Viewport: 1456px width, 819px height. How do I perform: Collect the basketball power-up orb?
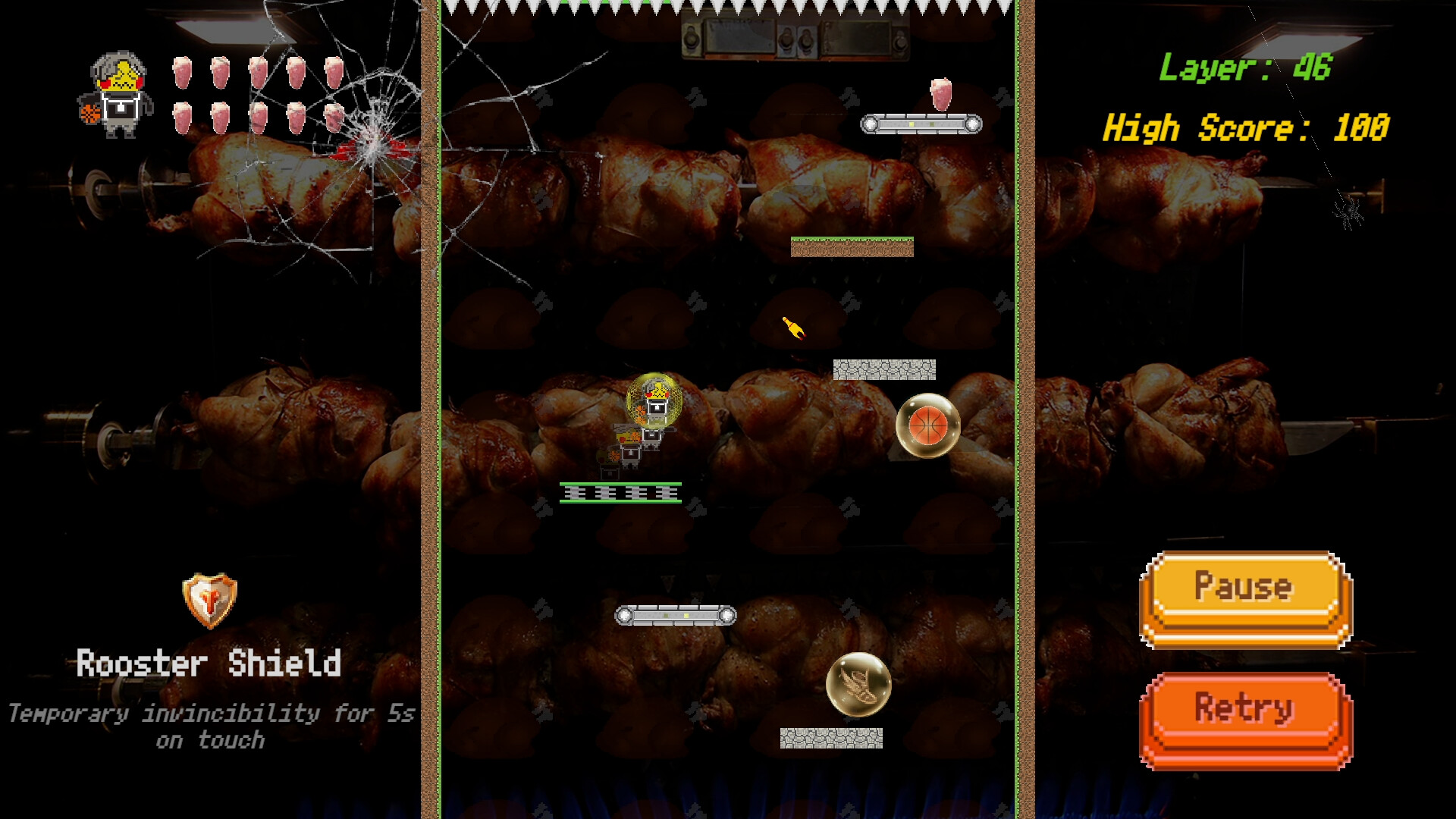tap(927, 427)
